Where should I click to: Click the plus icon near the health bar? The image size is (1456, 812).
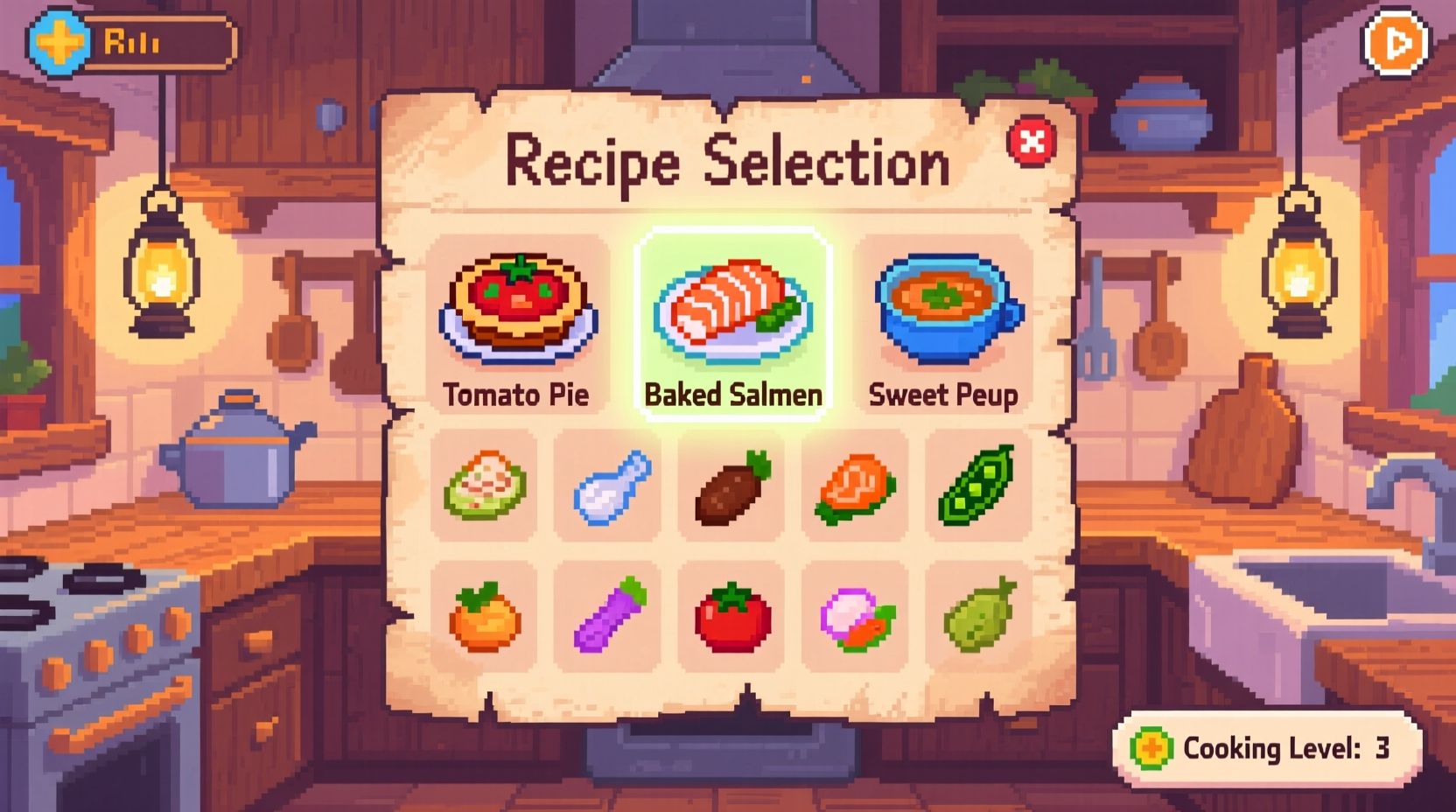tap(56, 38)
